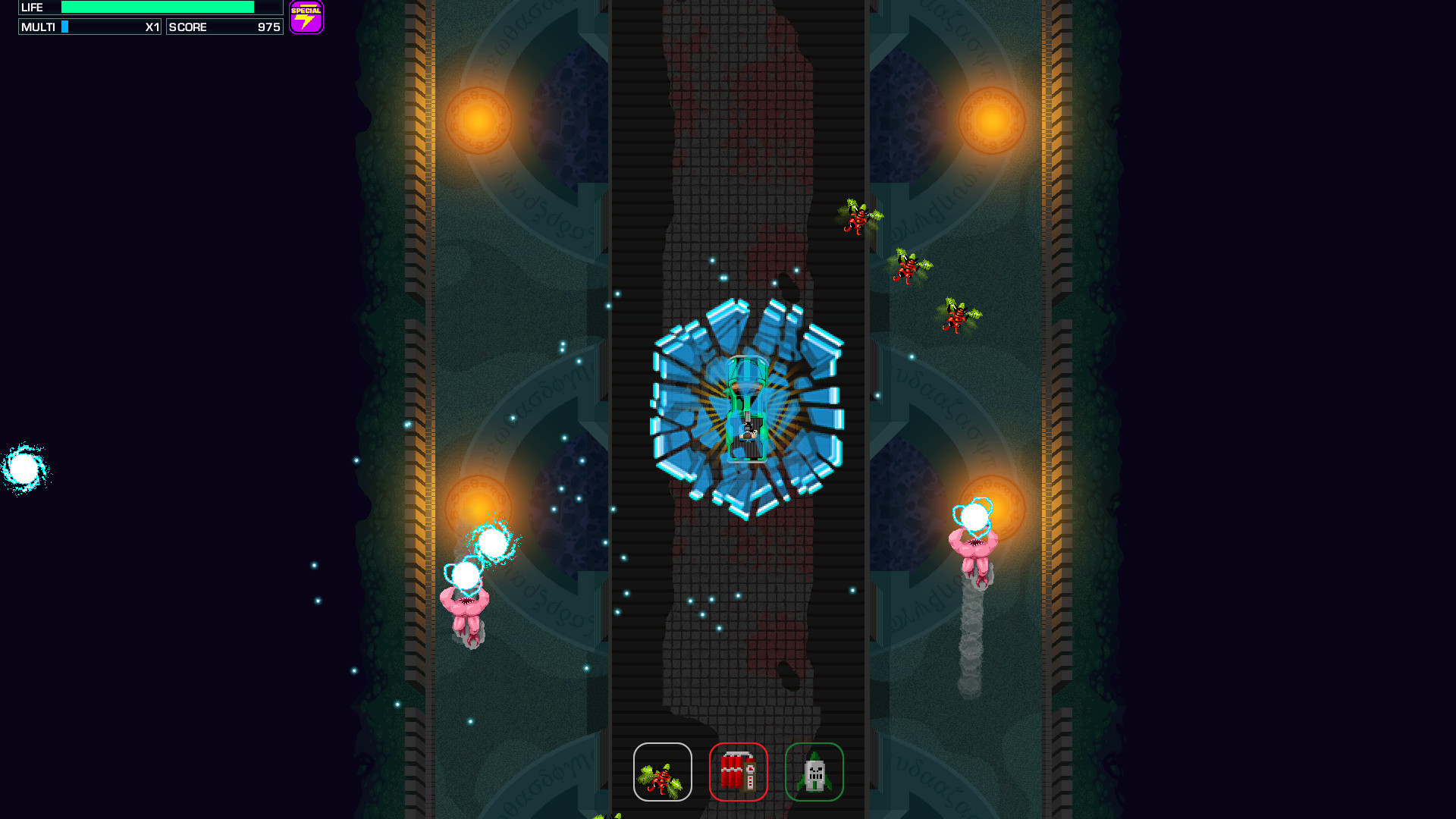
Task: Activate the red dynamite detonator icon
Action: [x=739, y=771]
